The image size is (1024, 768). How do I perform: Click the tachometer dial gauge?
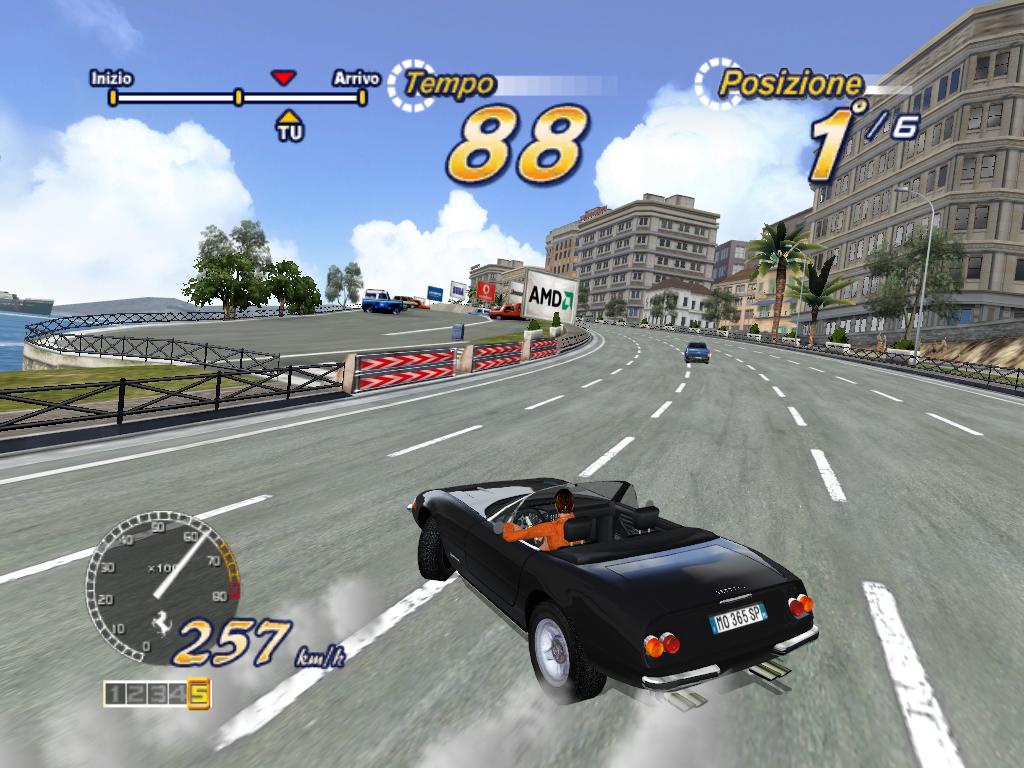pyautogui.click(x=160, y=585)
